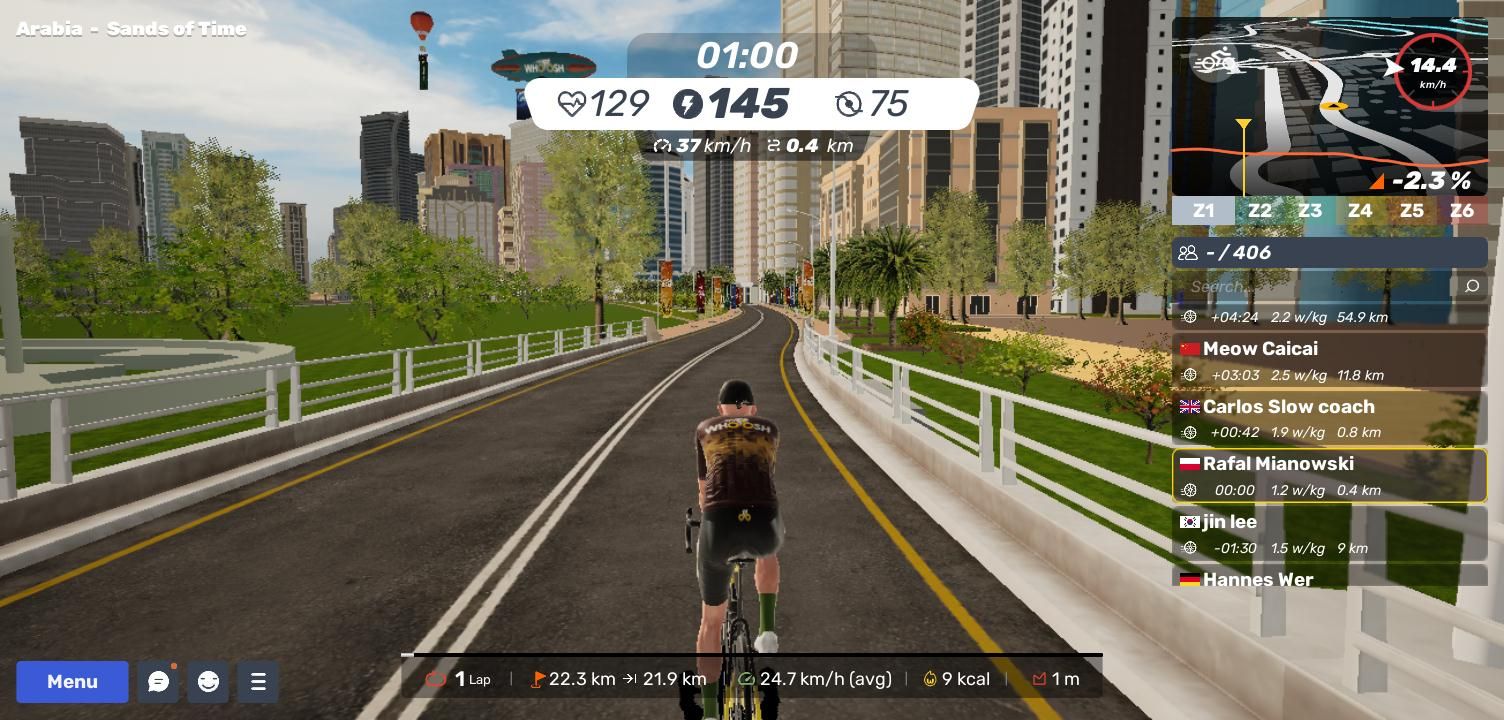Select the Z4 power zone
The width and height of the screenshot is (1504, 720).
pos(1360,211)
